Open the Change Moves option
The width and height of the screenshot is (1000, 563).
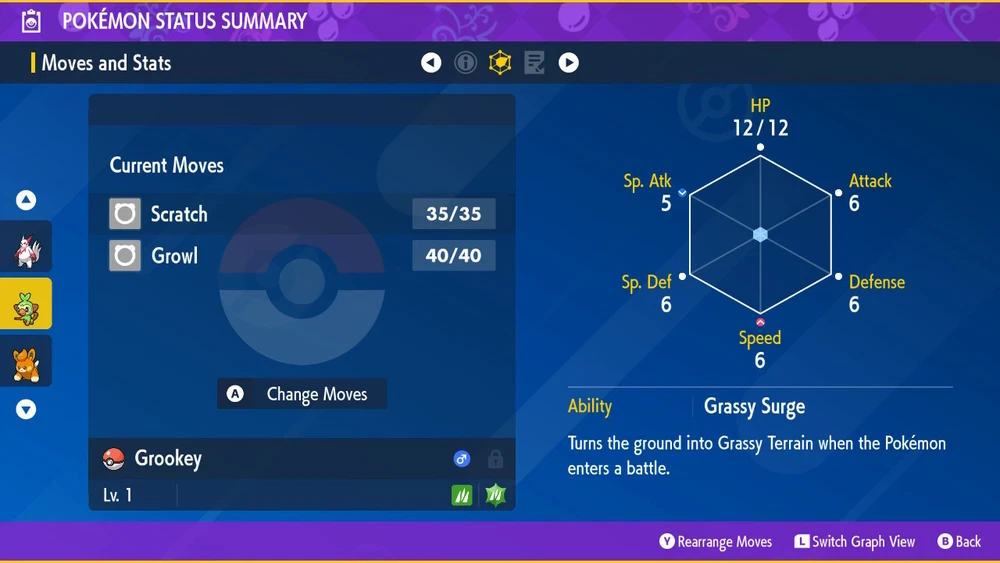tap(302, 394)
